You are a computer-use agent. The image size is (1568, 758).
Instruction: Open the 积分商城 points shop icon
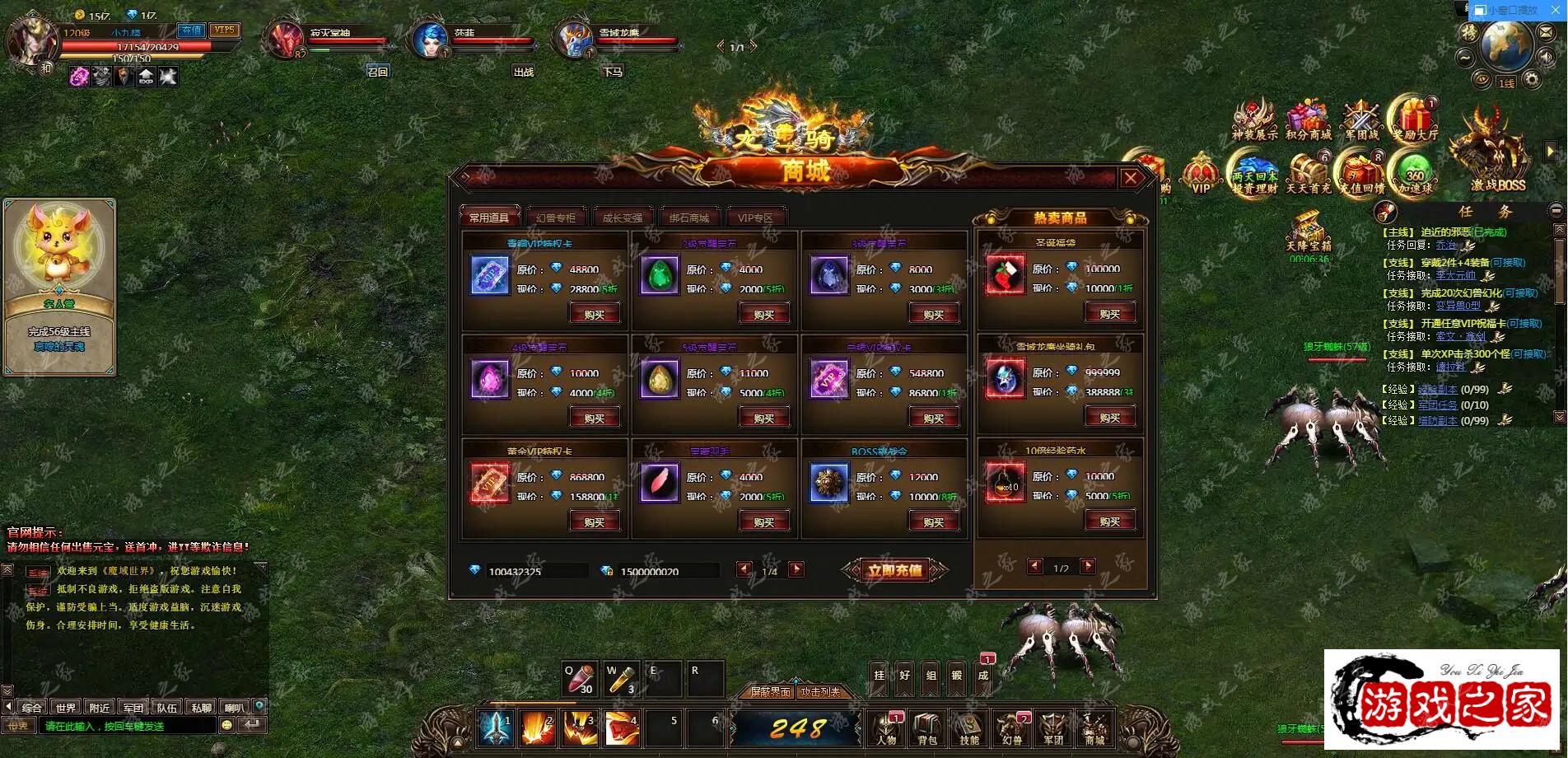pyautogui.click(x=1308, y=121)
